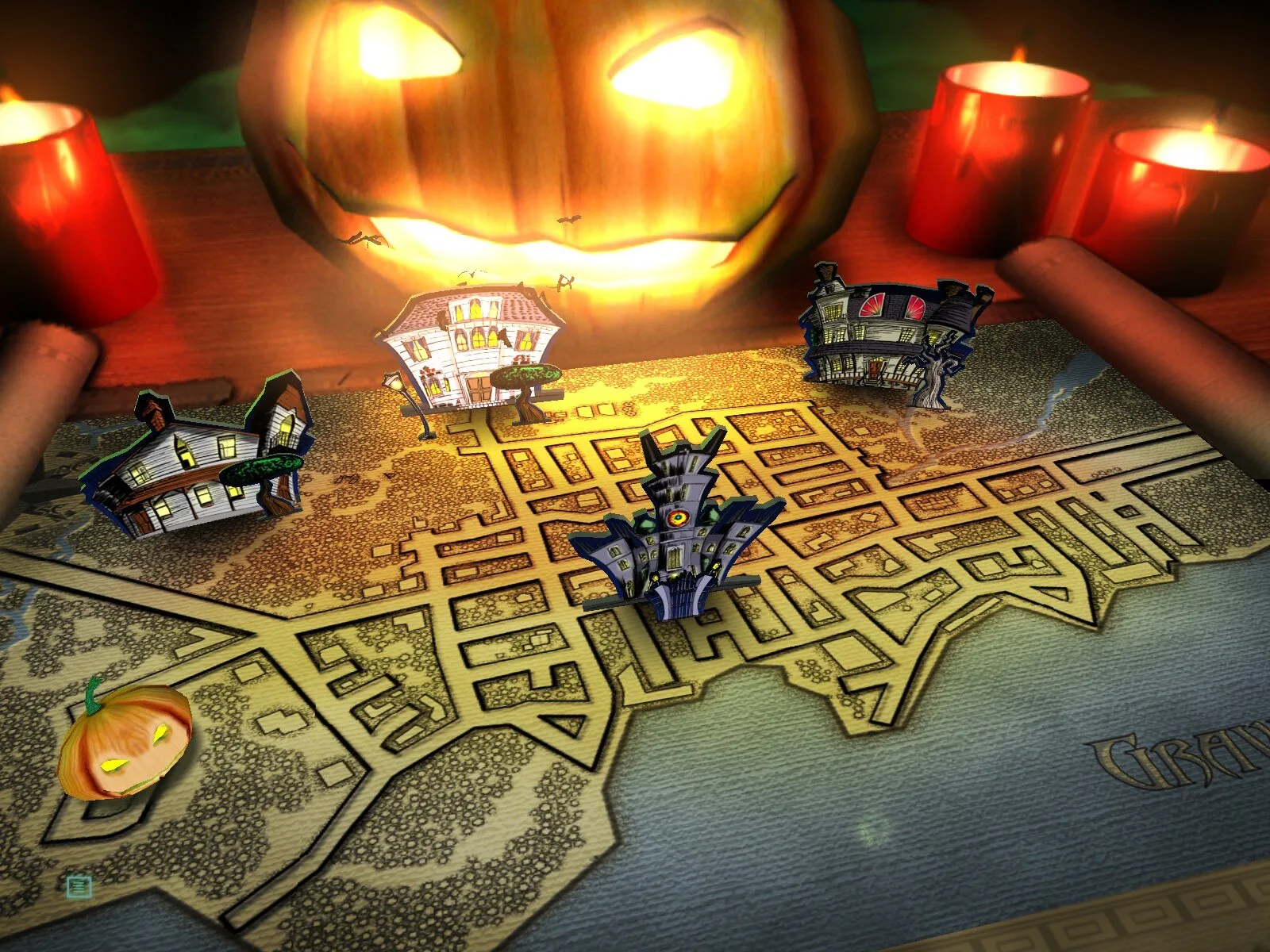Select the white mansion with pink roof
The height and width of the screenshot is (952, 1270).
pyautogui.click(x=471, y=351)
